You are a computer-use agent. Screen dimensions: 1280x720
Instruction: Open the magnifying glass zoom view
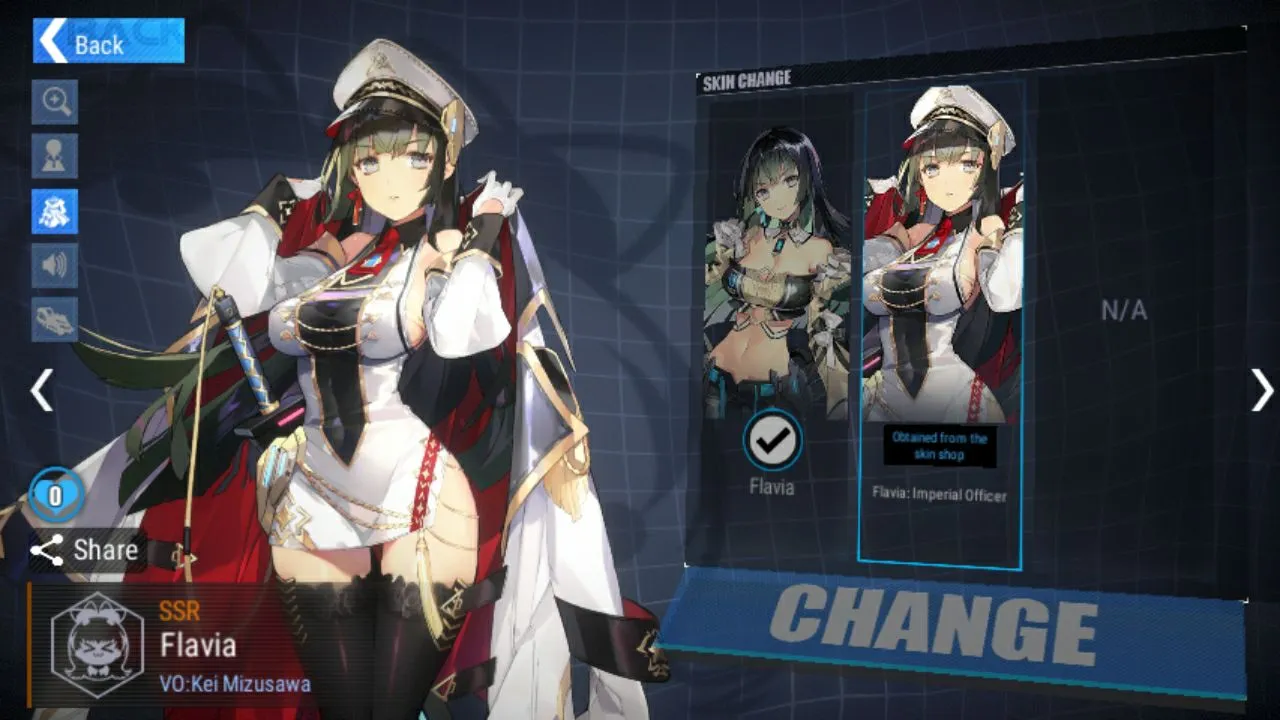(55, 102)
